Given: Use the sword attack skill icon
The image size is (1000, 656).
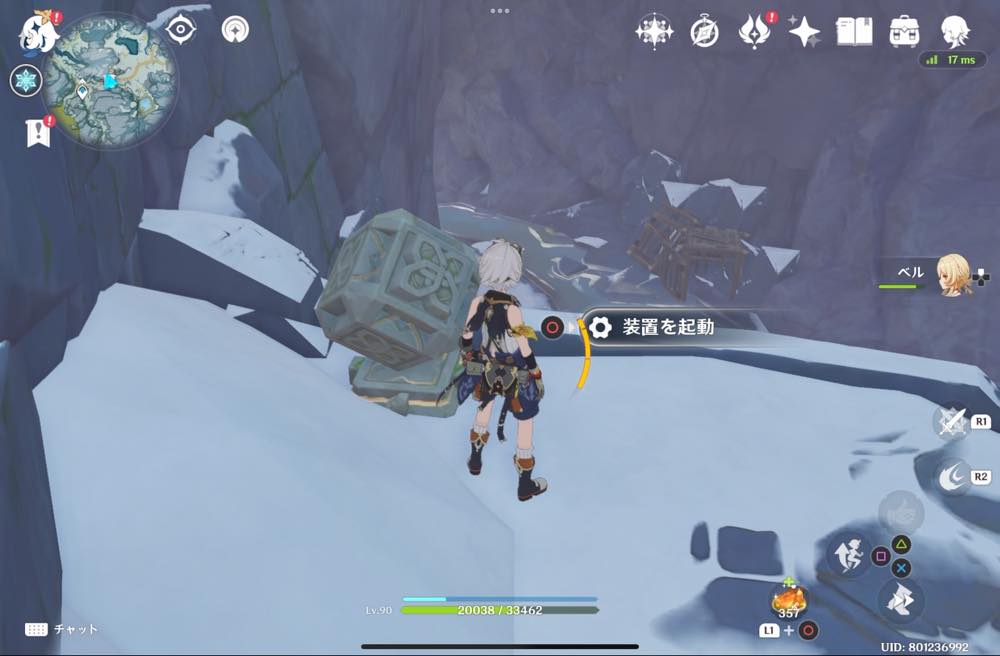Looking at the screenshot, I should coord(951,421).
